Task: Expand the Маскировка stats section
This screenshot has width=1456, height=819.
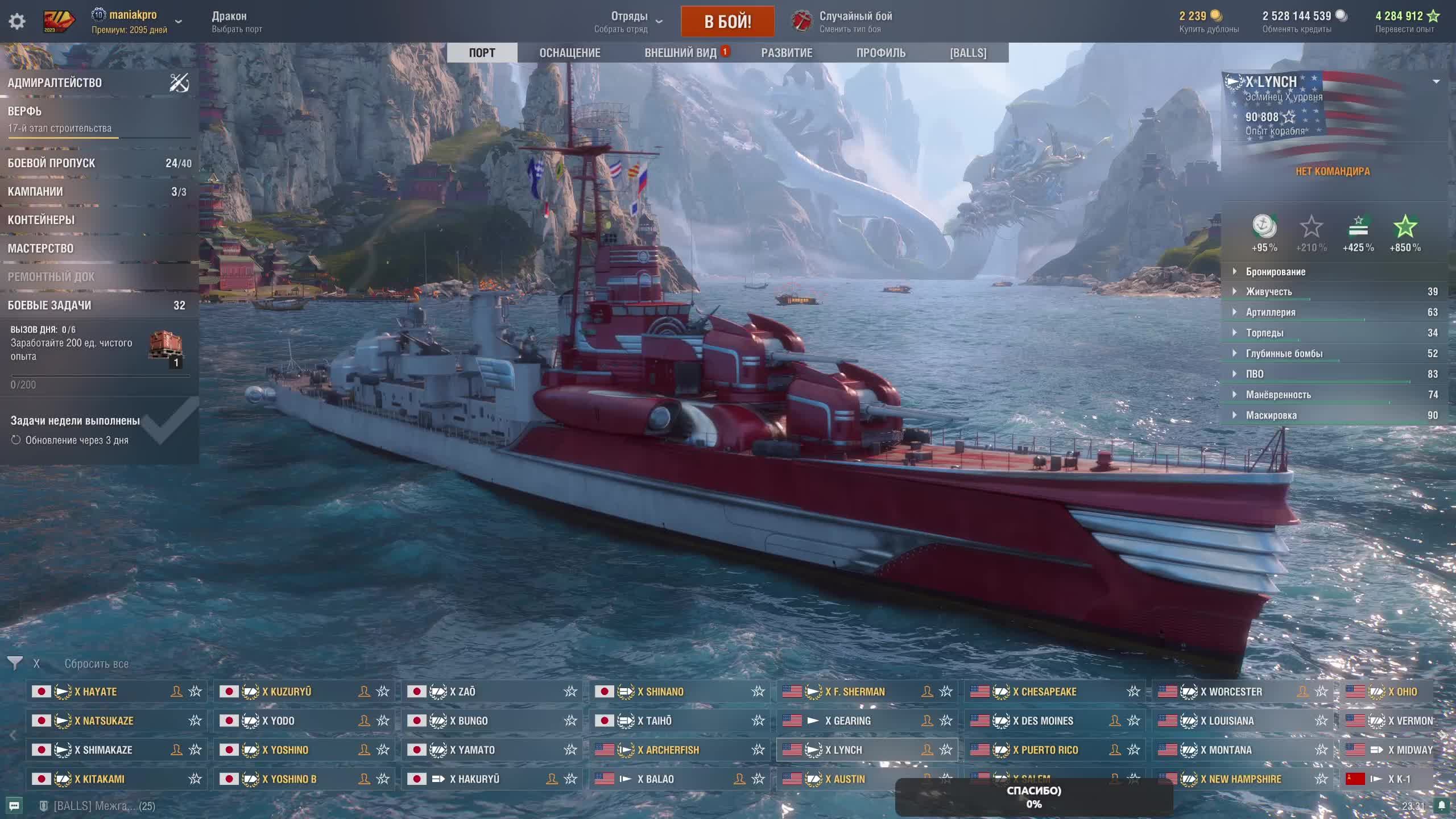Action: [1271, 415]
